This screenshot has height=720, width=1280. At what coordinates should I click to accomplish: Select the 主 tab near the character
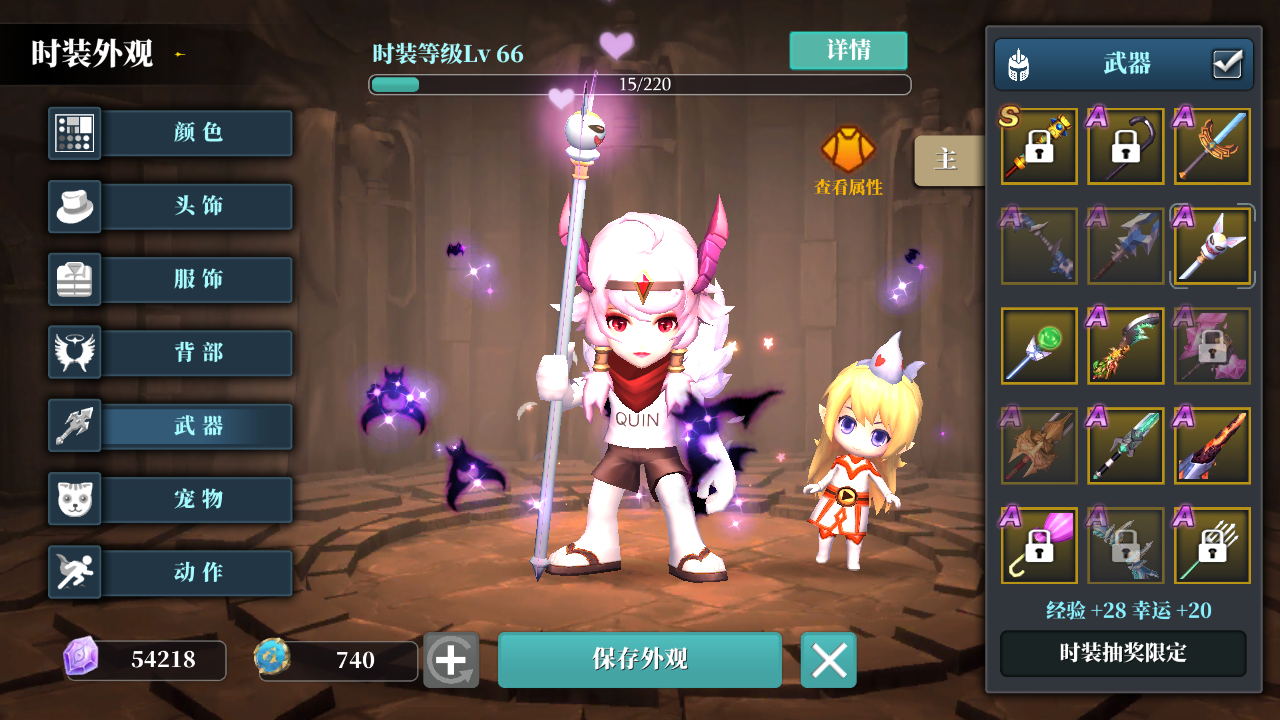[947, 160]
